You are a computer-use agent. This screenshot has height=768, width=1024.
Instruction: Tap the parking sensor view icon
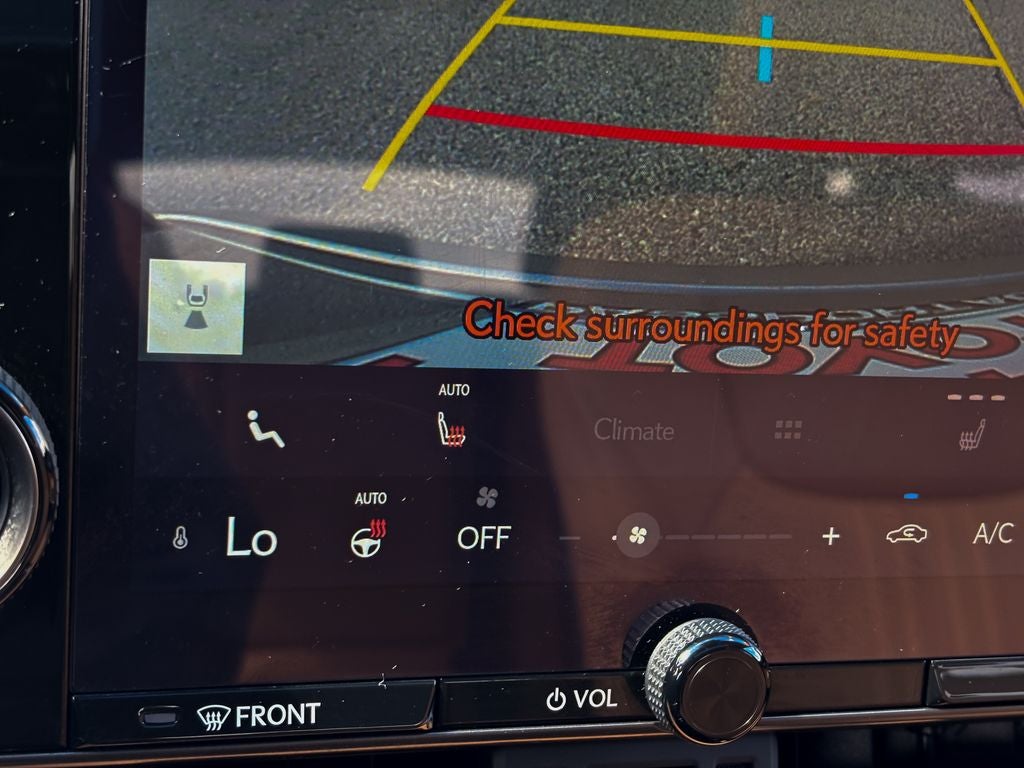point(196,307)
